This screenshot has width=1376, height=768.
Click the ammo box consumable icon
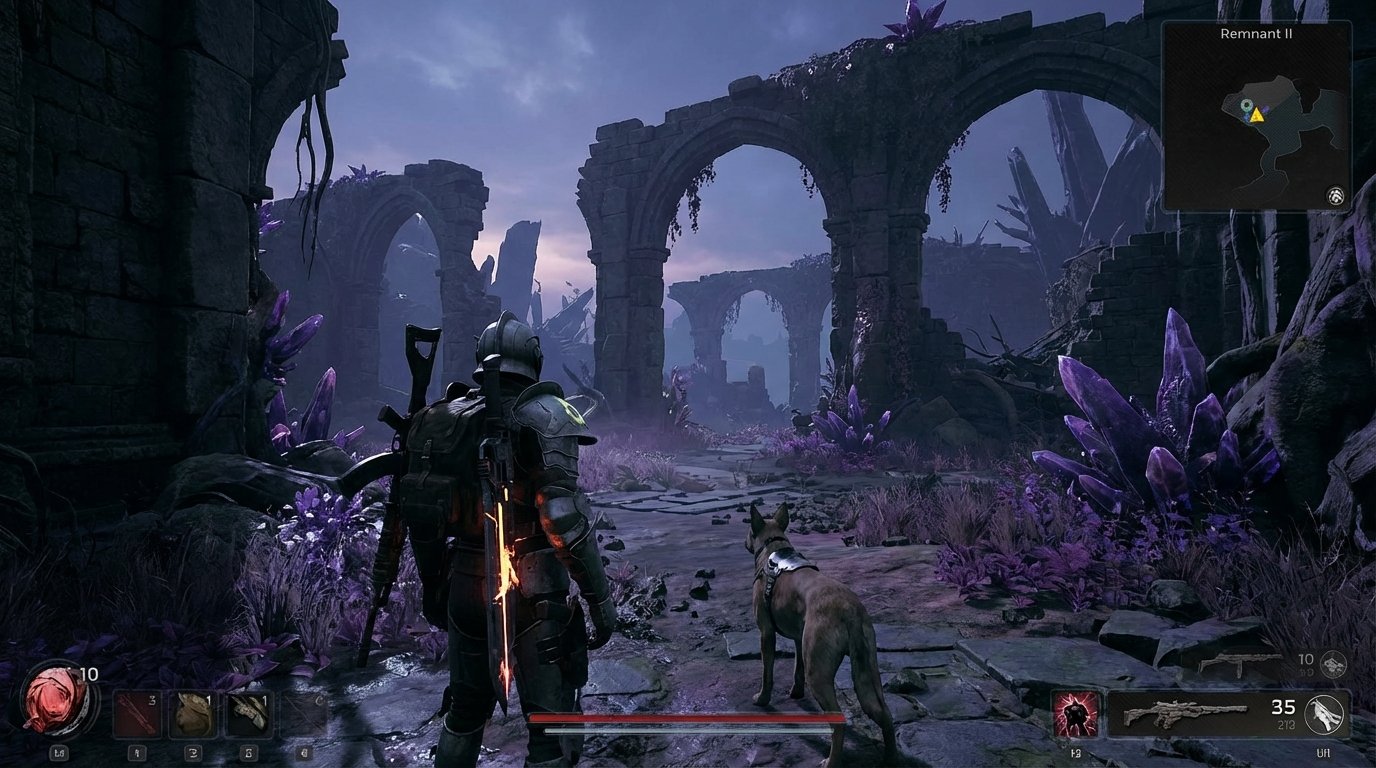tap(192, 714)
